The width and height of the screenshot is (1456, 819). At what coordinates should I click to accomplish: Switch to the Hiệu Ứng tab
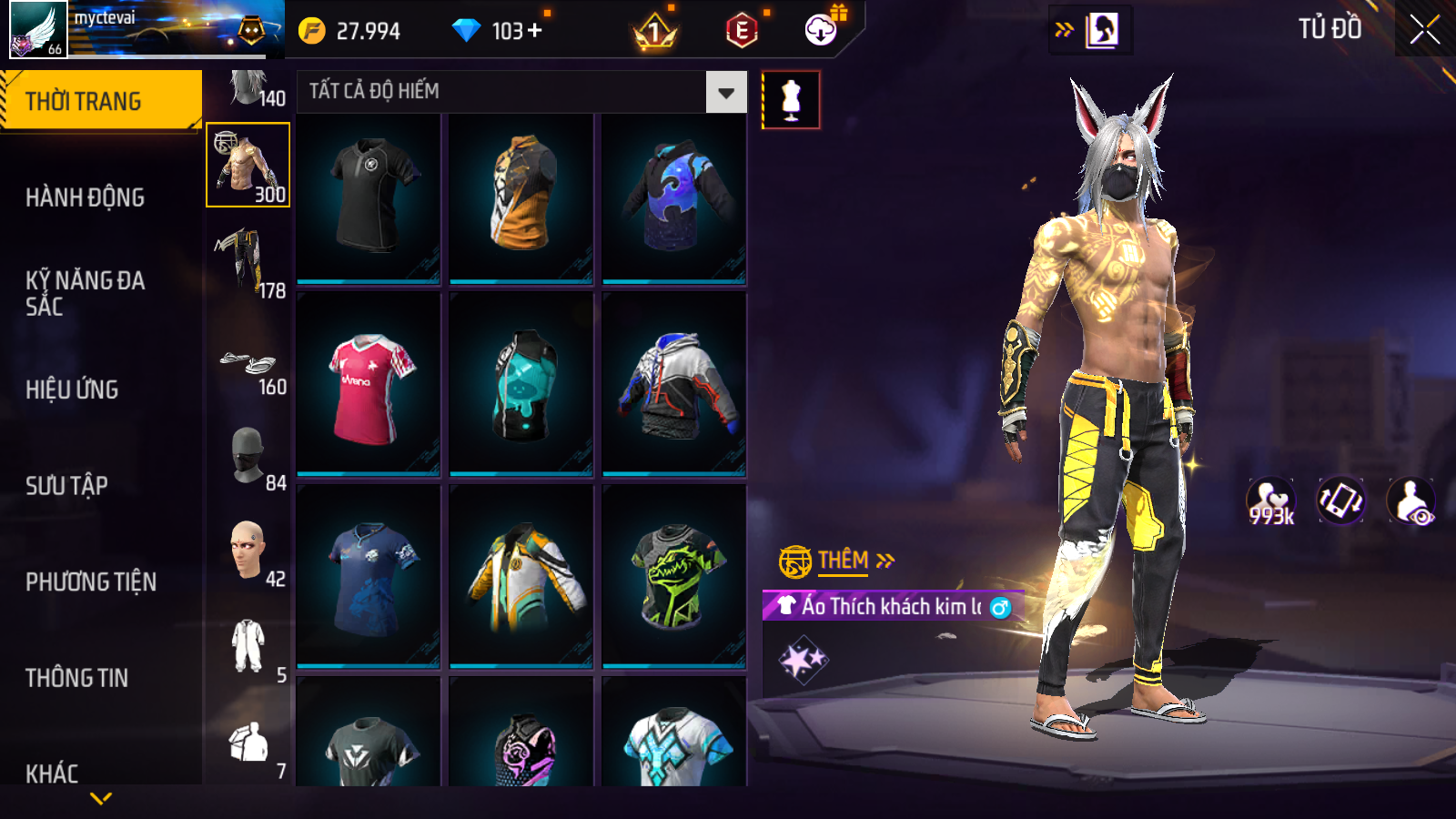pos(72,389)
